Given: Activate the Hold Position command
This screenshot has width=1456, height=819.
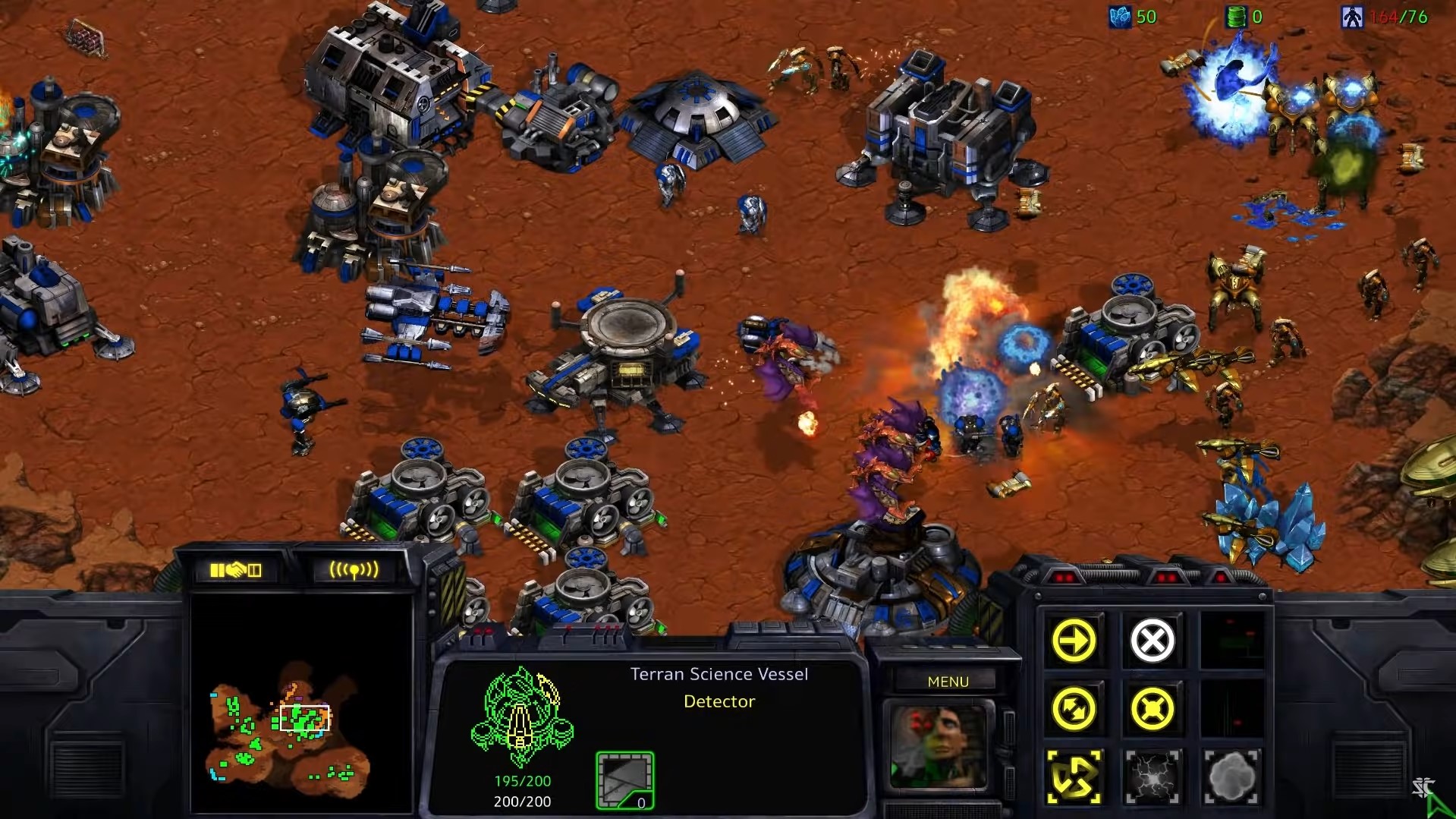Looking at the screenshot, I should pyautogui.click(x=1152, y=709).
